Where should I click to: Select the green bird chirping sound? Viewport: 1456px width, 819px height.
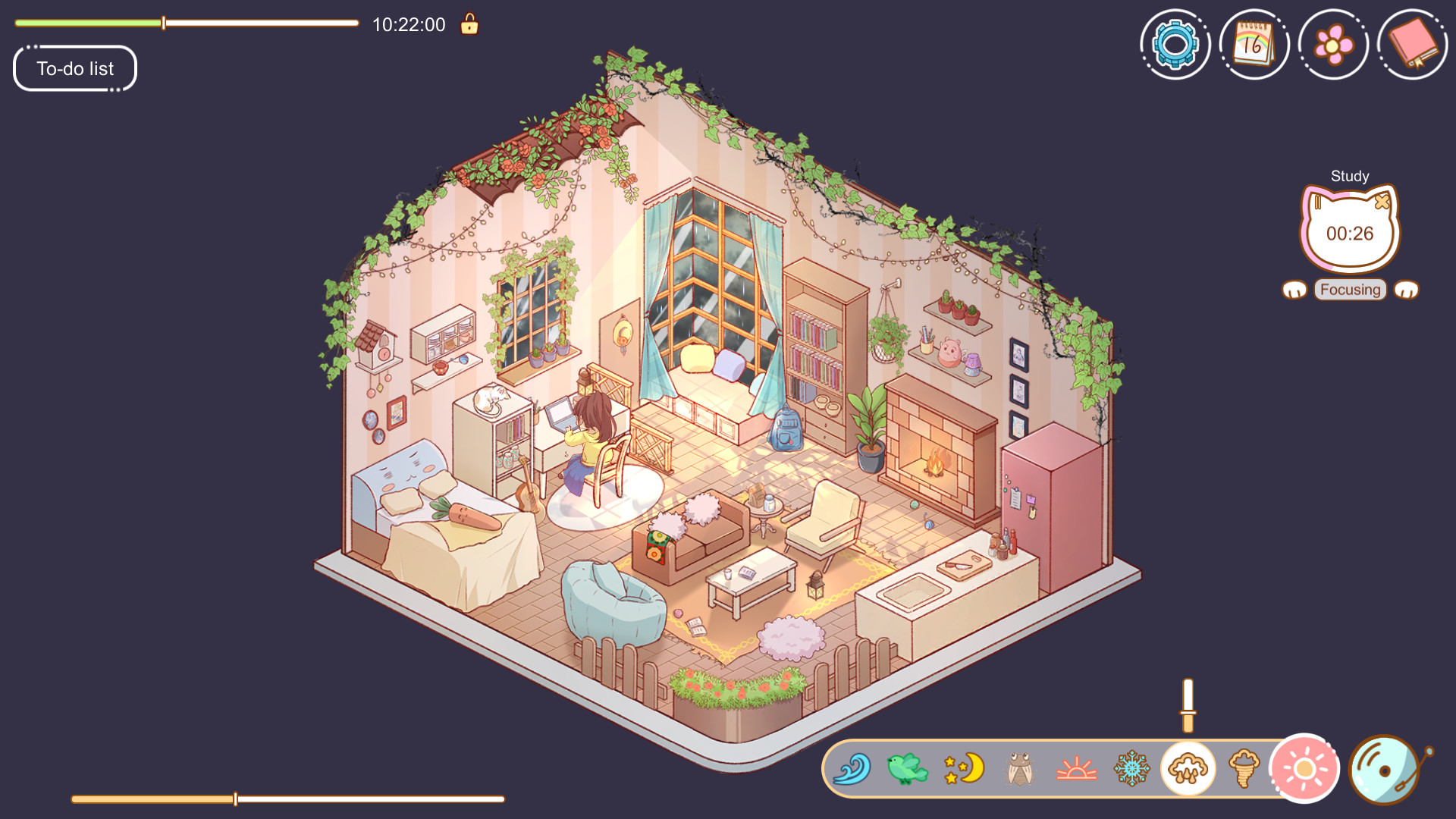tap(906, 769)
